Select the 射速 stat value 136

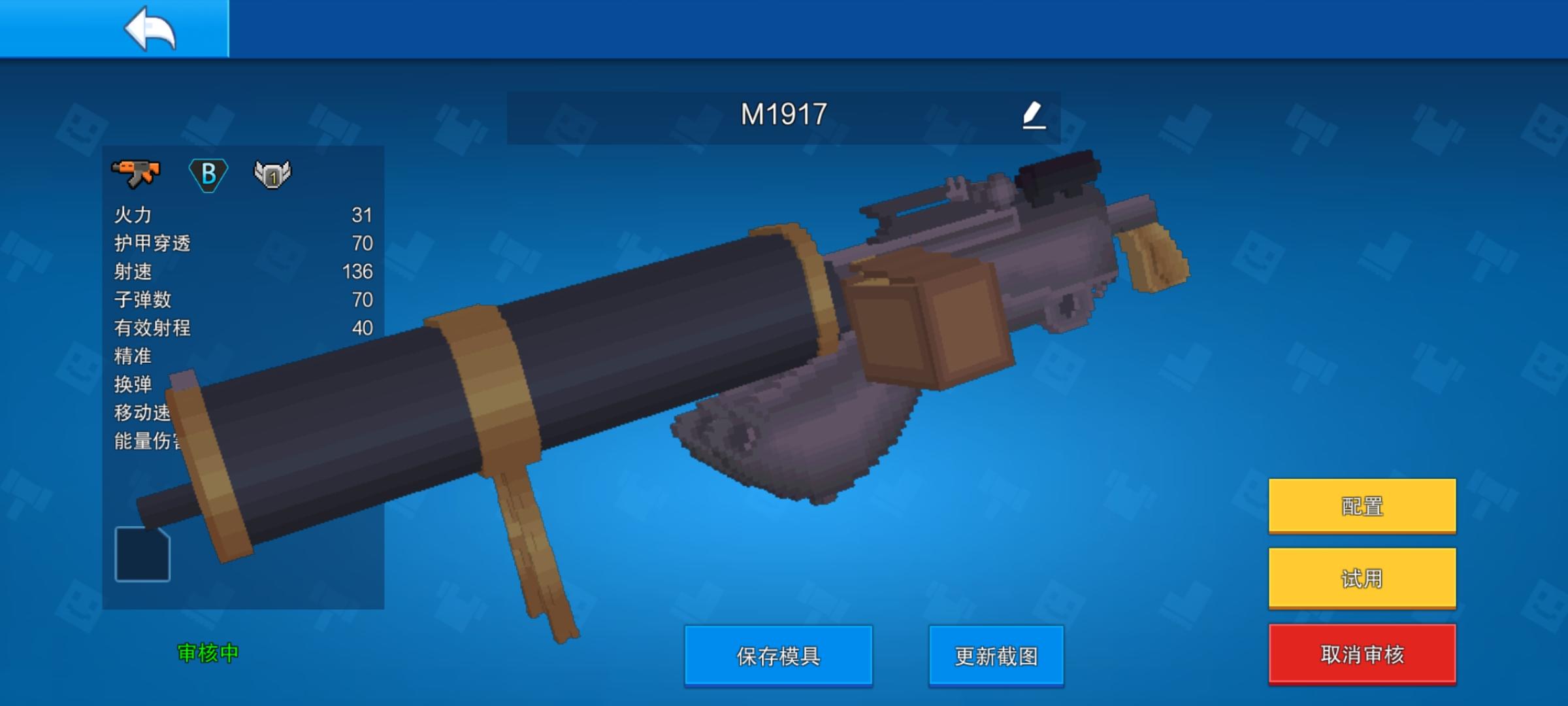357,271
